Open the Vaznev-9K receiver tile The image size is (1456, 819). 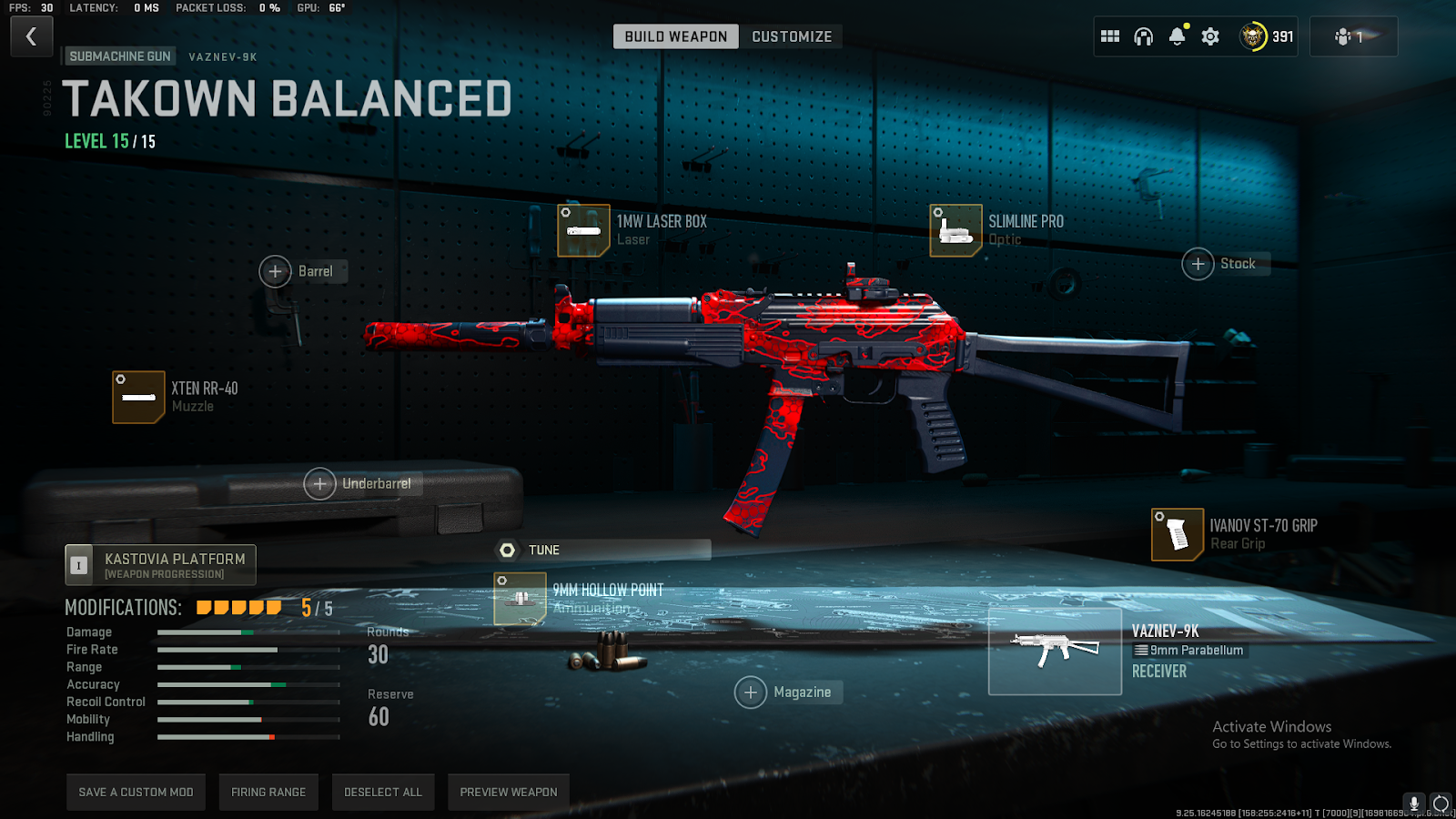click(1055, 652)
